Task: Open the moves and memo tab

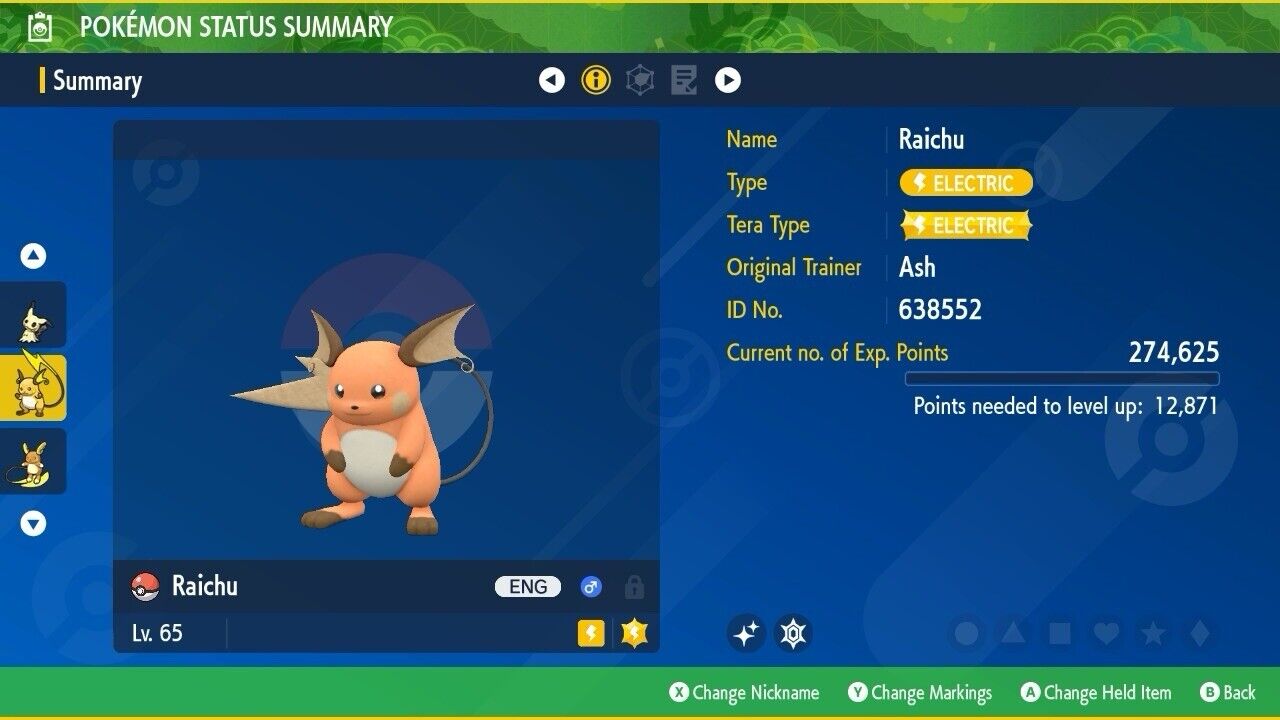Action: tap(684, 80)
